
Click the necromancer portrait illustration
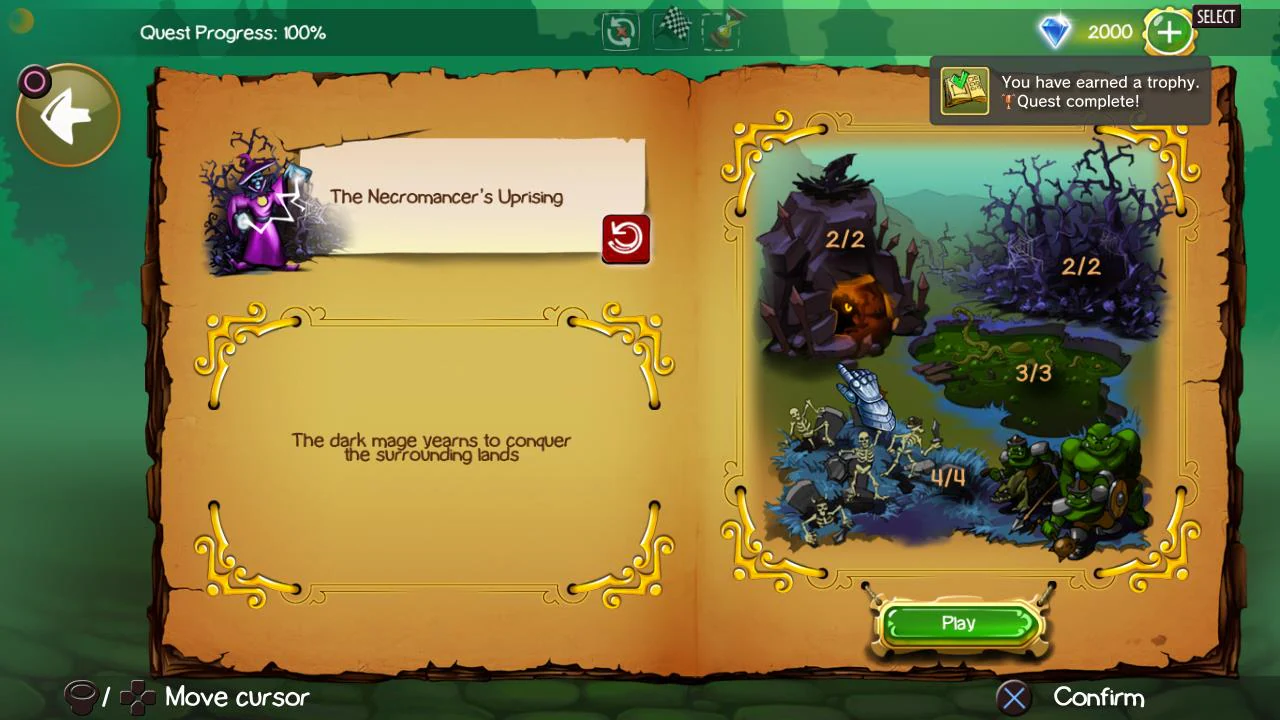point(258,212)
